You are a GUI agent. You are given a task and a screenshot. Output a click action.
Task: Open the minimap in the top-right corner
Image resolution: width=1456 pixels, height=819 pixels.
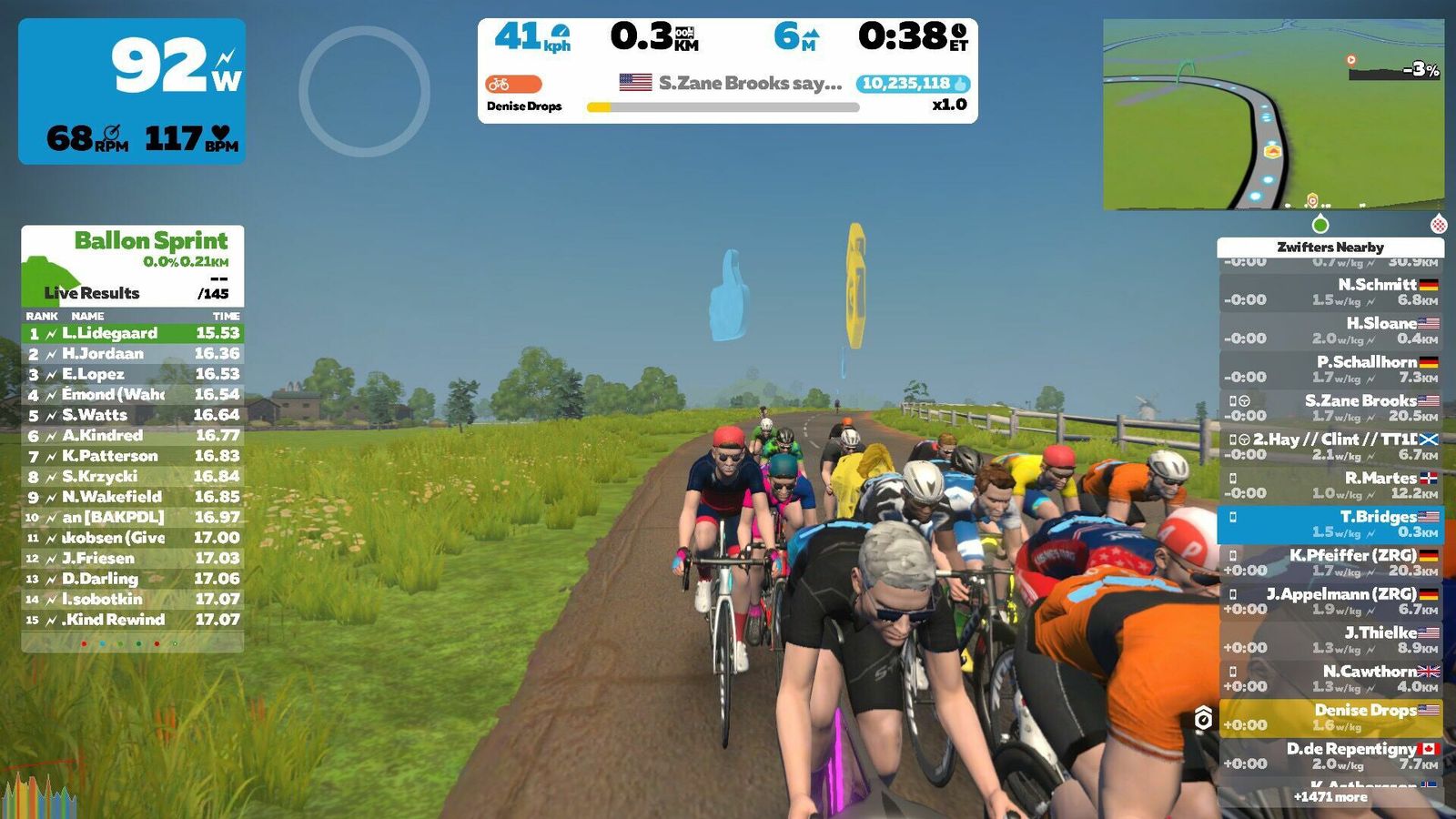click(x=1272, y=114)
